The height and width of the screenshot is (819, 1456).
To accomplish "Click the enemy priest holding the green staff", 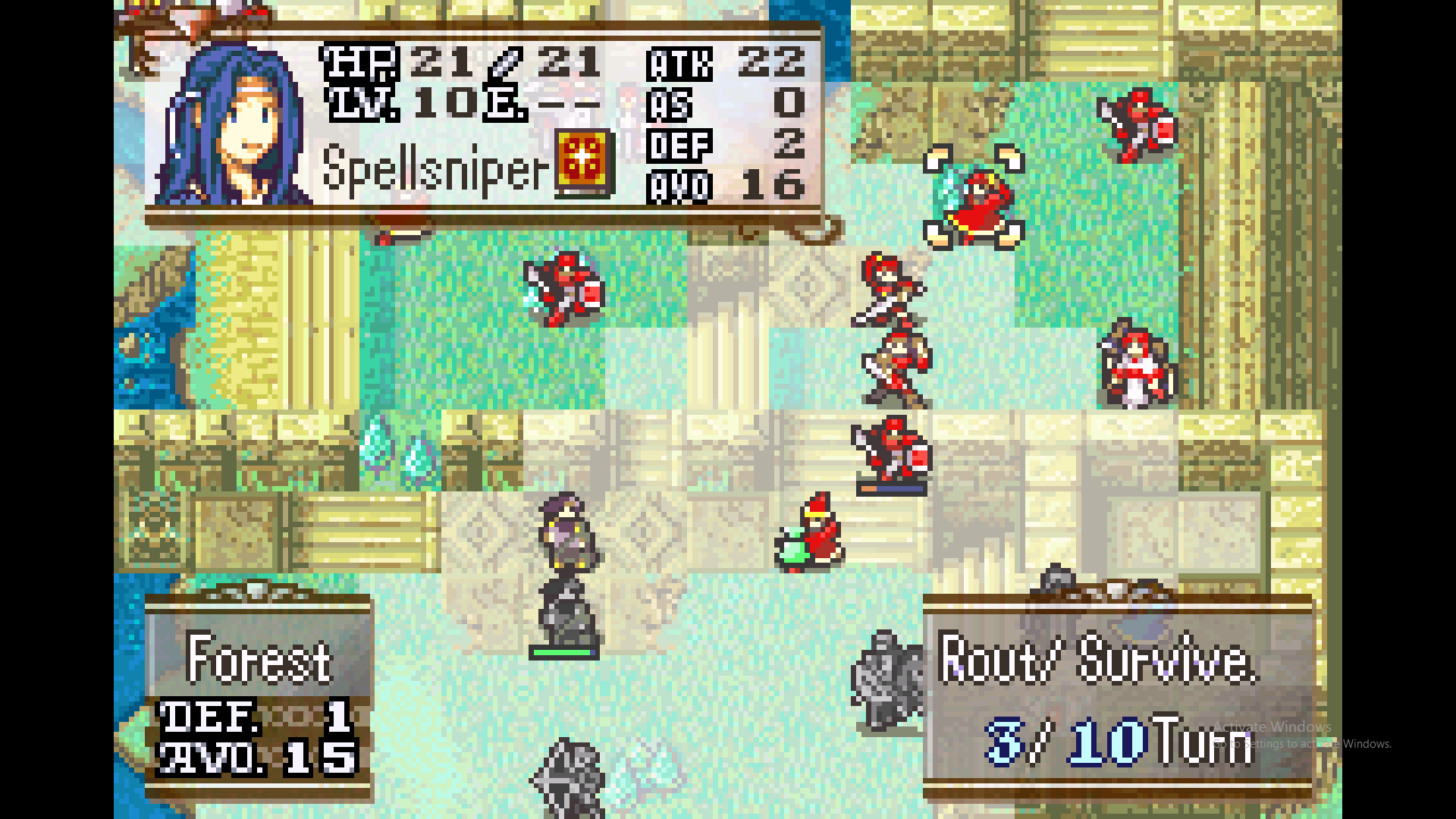I will coord(810,531).
